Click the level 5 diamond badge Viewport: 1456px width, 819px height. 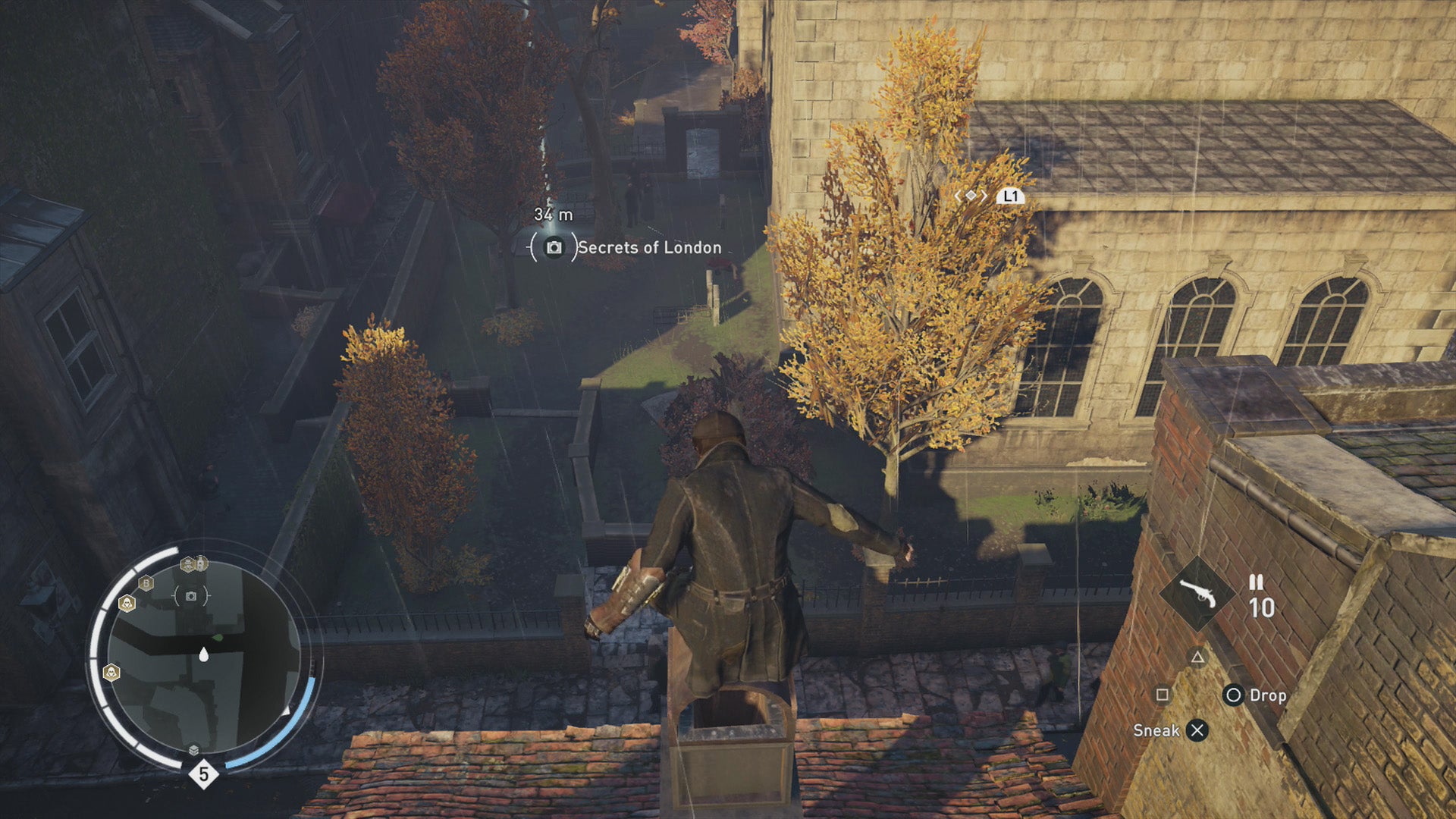203,773
